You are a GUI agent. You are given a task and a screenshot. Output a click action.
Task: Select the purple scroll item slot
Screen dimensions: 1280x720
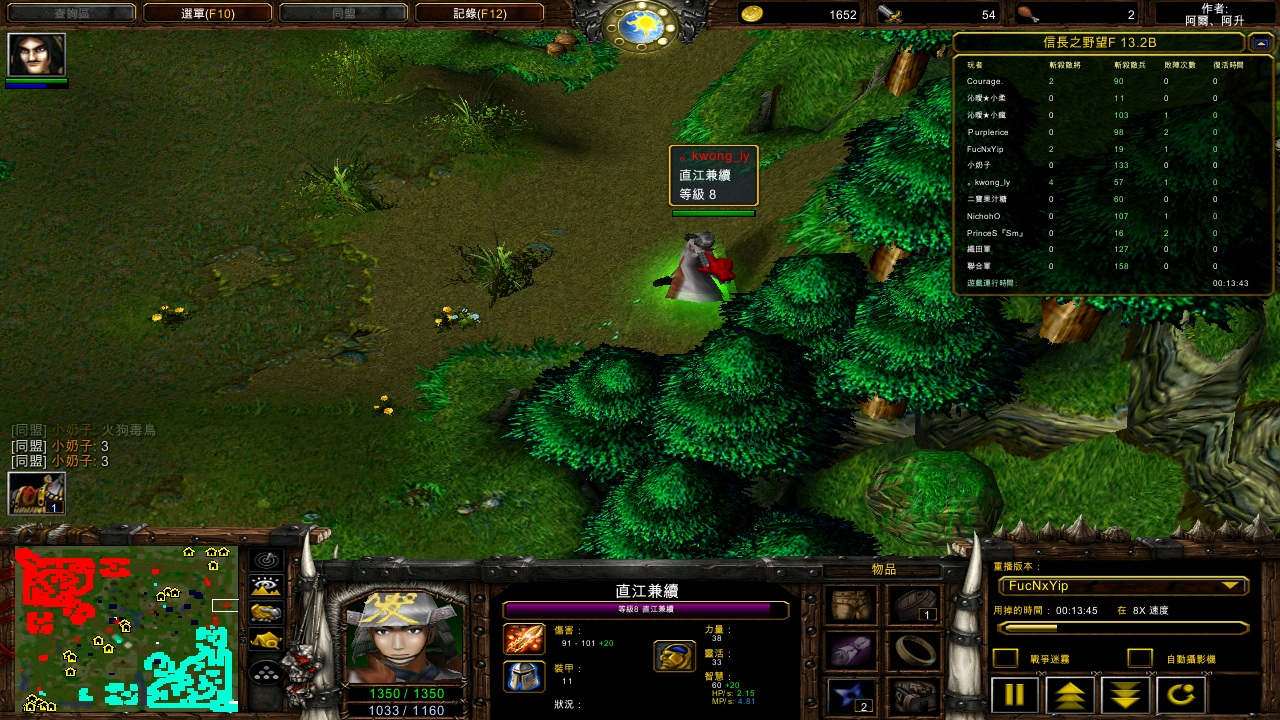853,651
